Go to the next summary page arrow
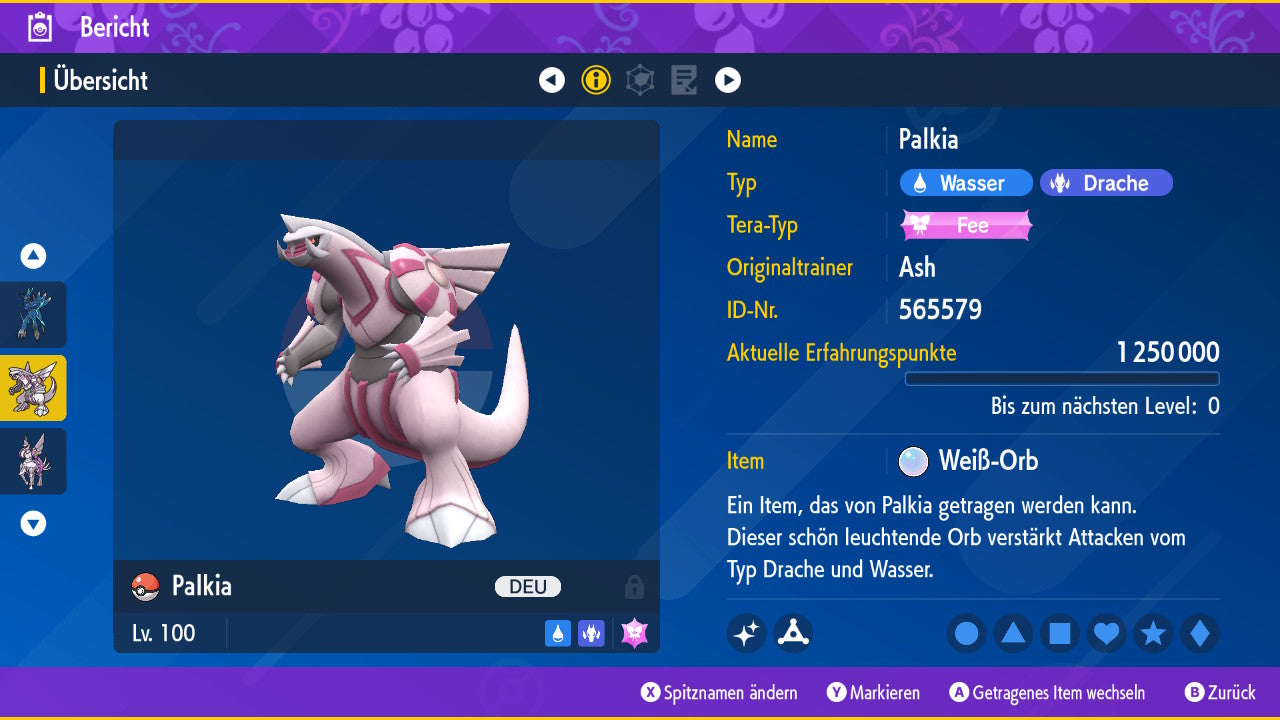The height and width of the screenshot is (720, 1280). pyautogui.click(x=728, y=80)
